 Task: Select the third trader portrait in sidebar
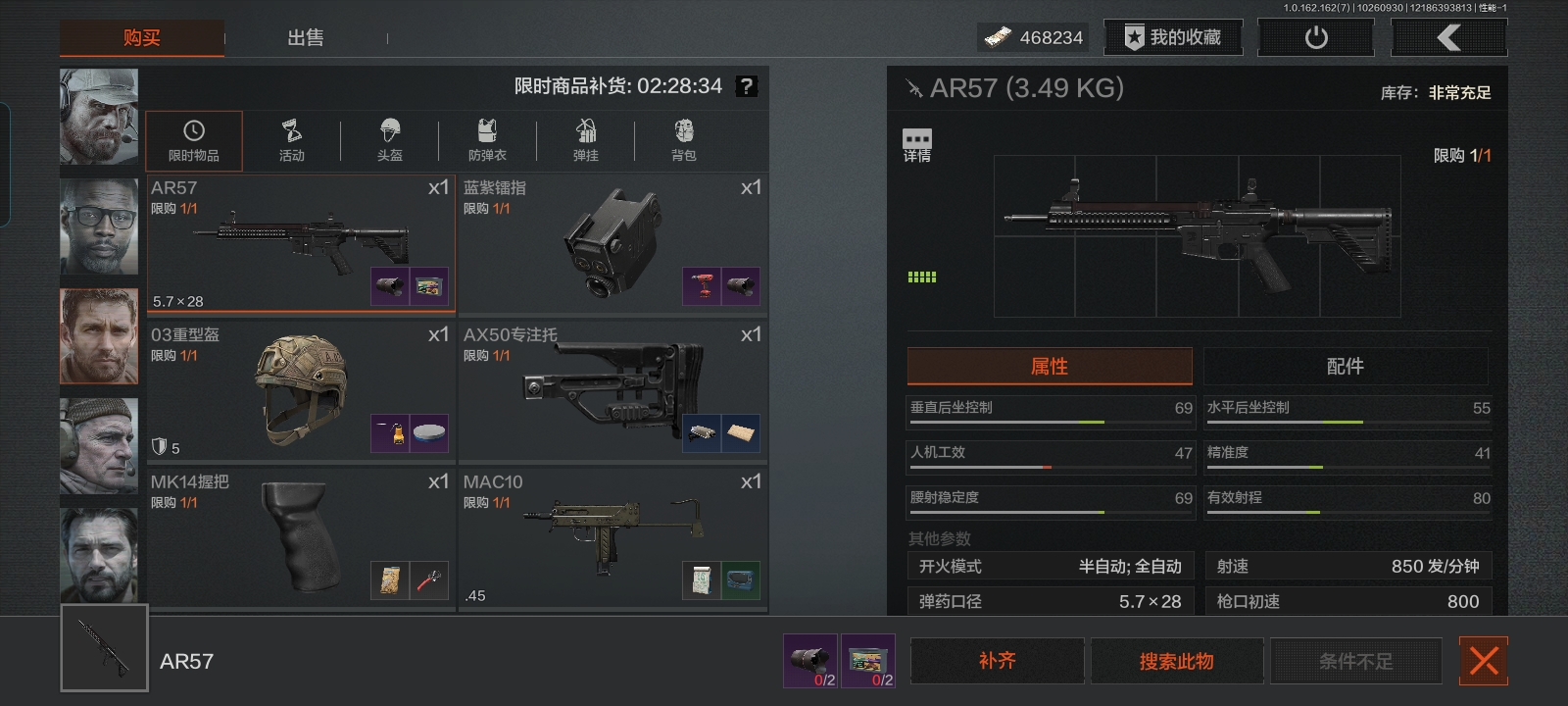99,335
